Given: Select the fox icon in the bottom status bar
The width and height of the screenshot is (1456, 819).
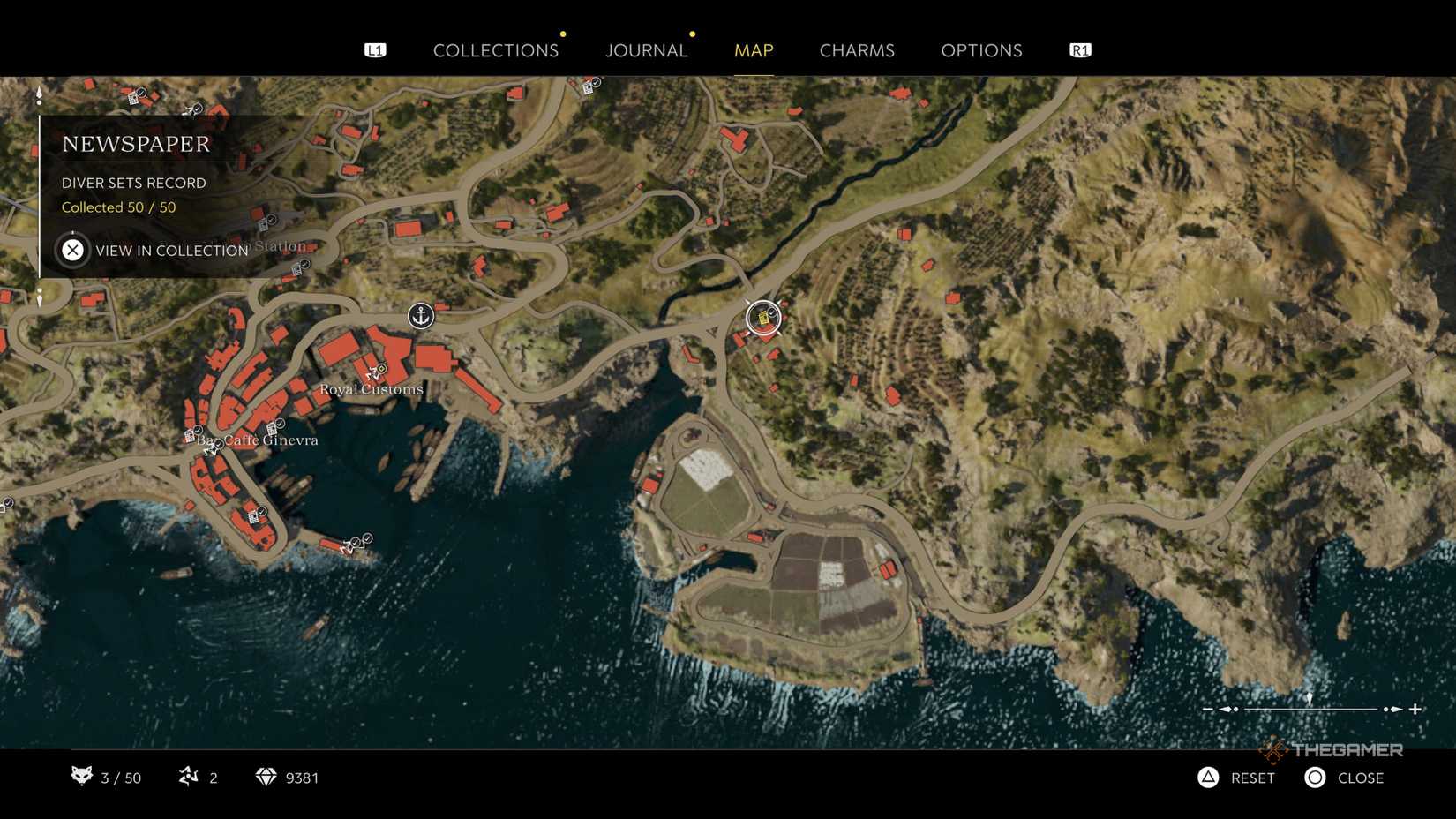Looking at the screenshot, I should [x=81, y=778].
